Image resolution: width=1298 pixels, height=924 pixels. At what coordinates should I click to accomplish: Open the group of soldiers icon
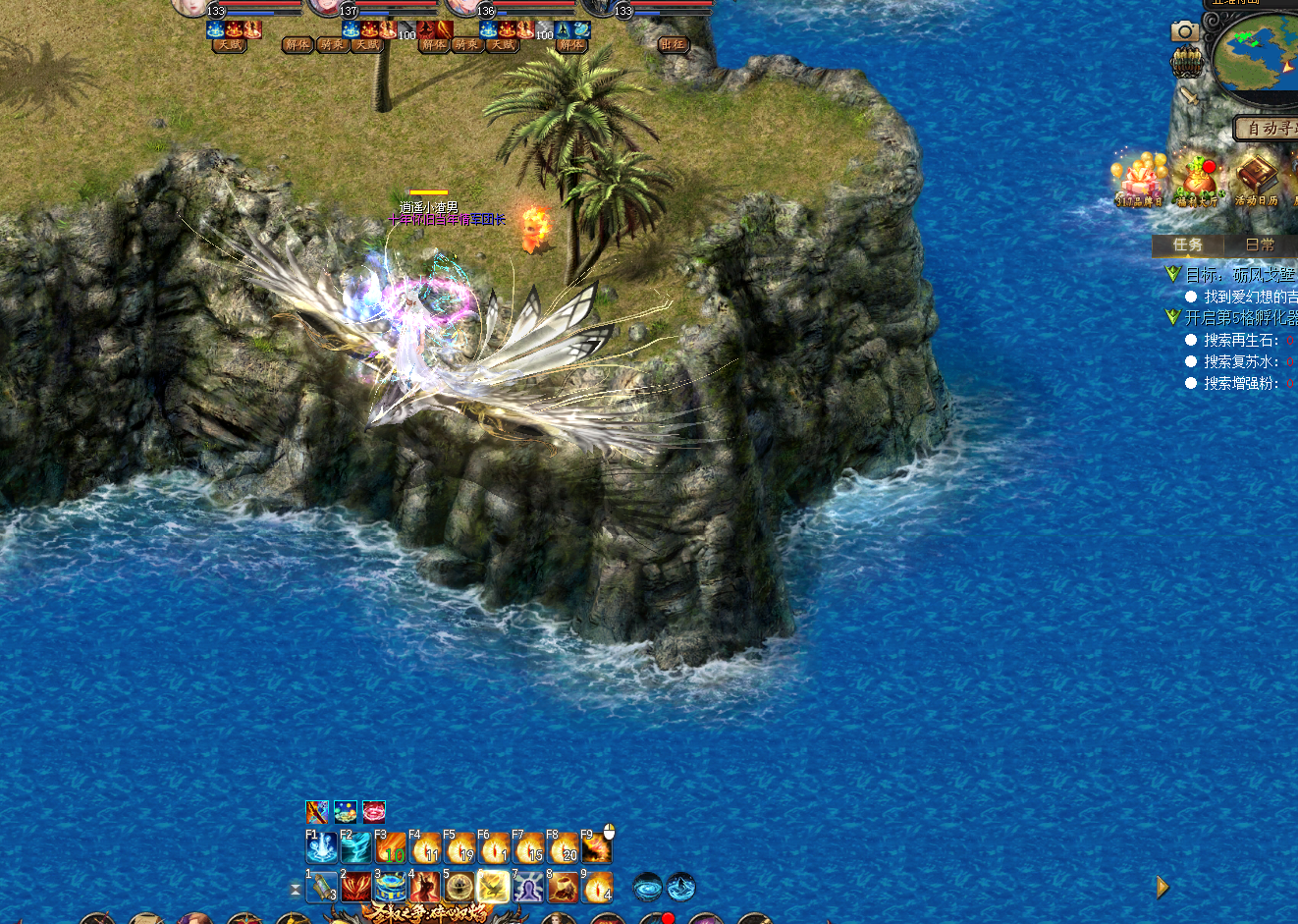point(1186,63)
